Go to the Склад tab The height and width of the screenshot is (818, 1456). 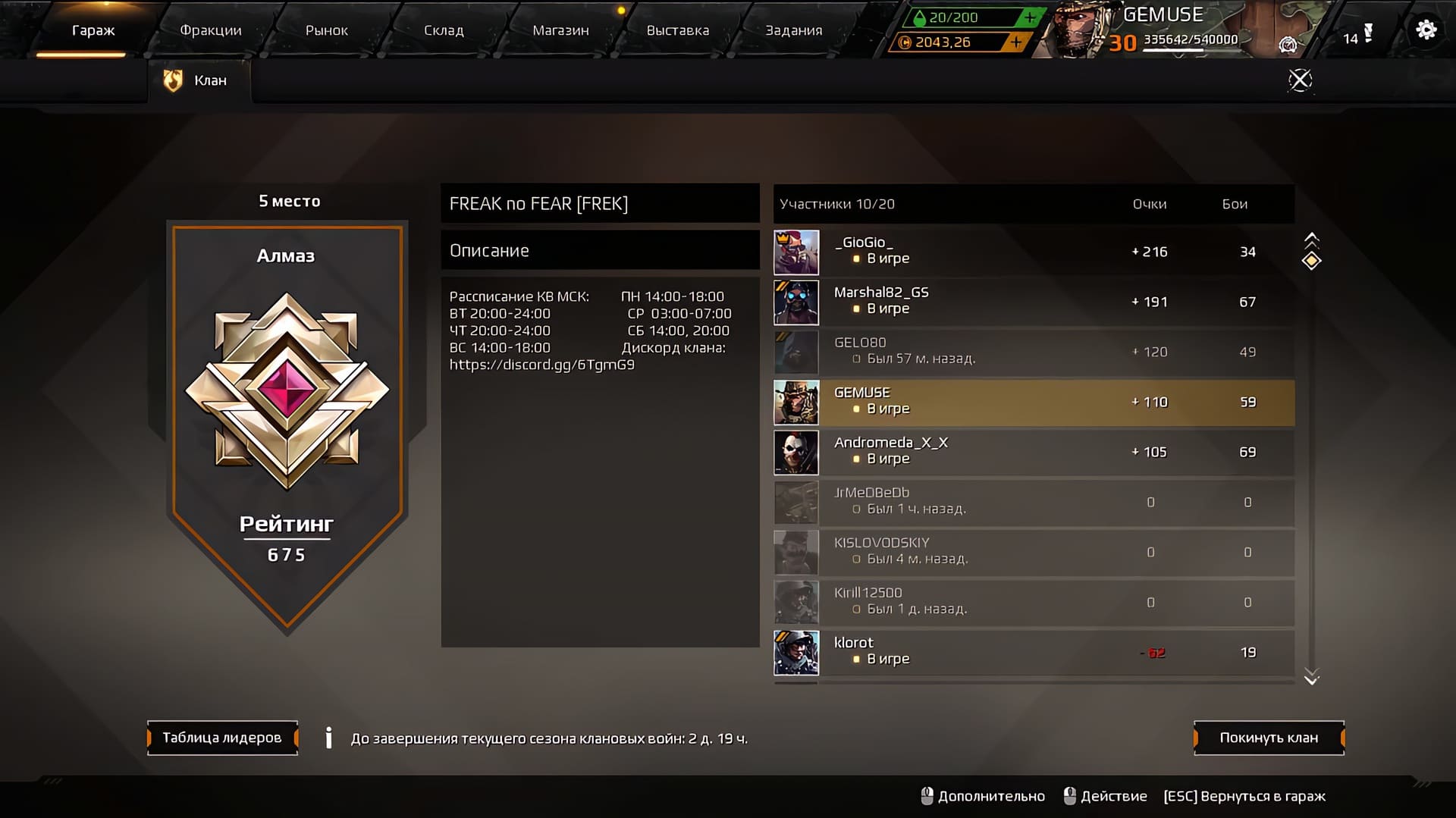444,30
